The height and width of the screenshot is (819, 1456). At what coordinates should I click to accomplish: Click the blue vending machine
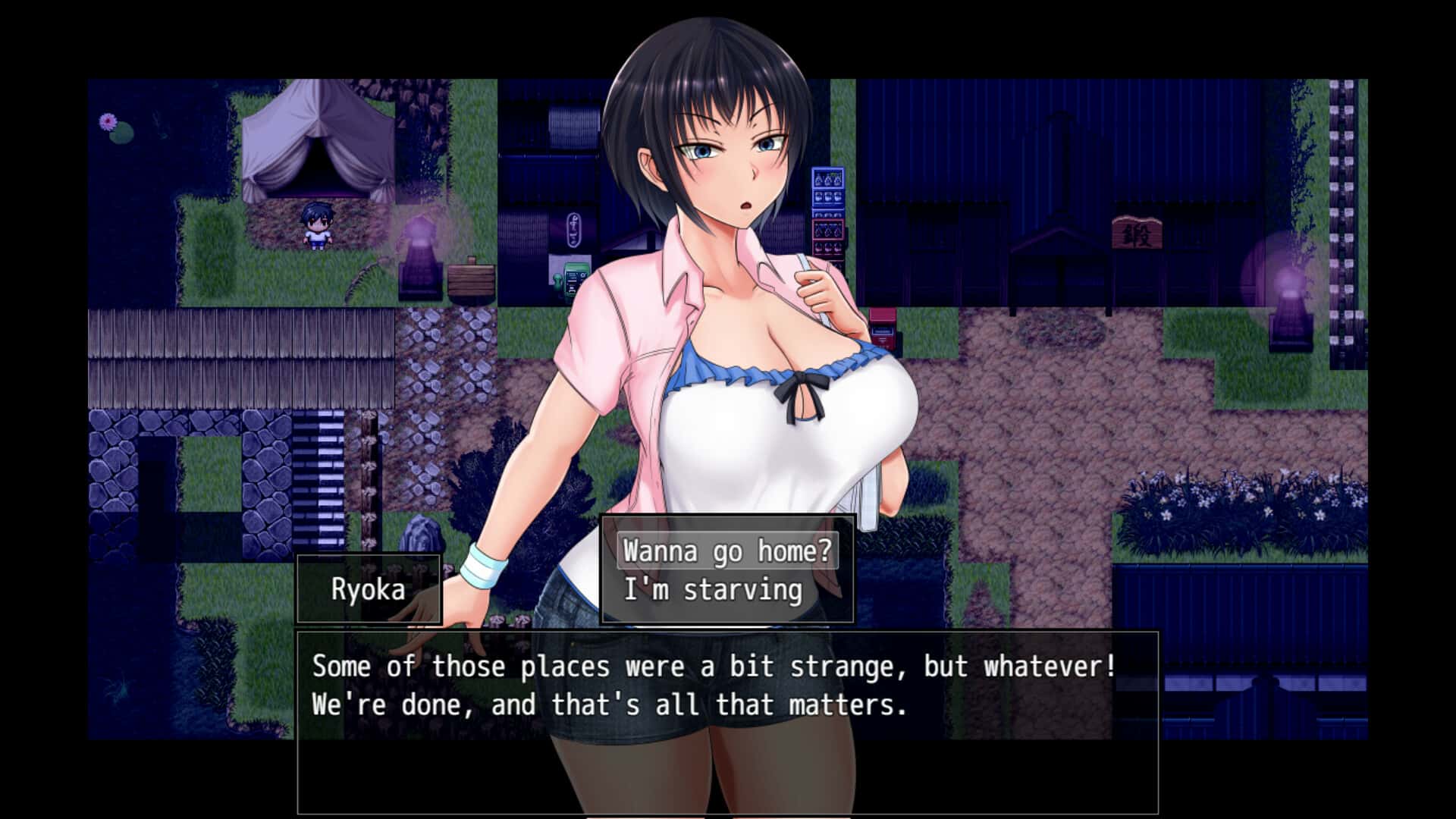(829, 190)
